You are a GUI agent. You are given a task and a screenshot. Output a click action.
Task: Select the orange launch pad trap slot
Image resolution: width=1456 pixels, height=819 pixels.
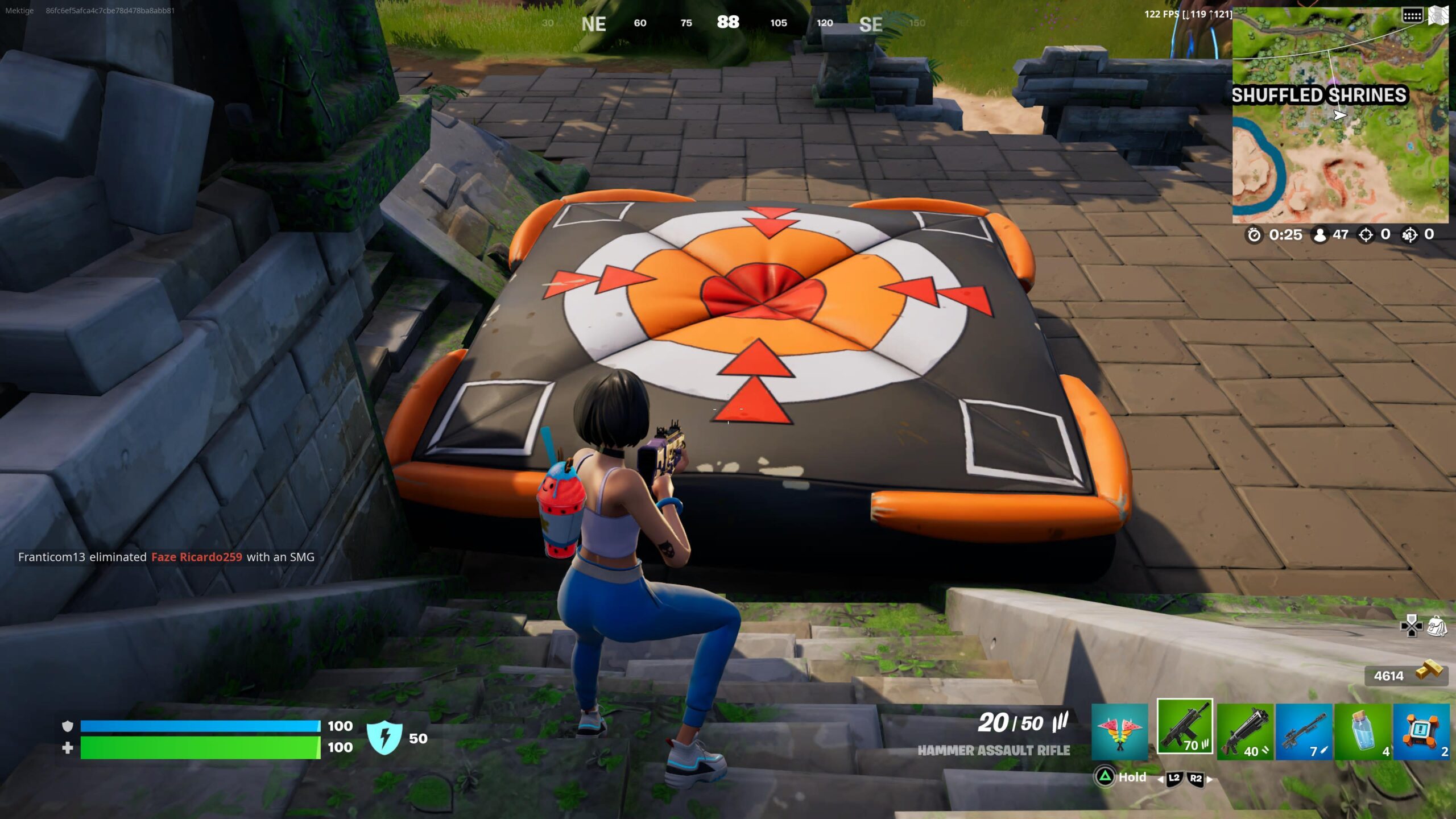click(1421, 731)
